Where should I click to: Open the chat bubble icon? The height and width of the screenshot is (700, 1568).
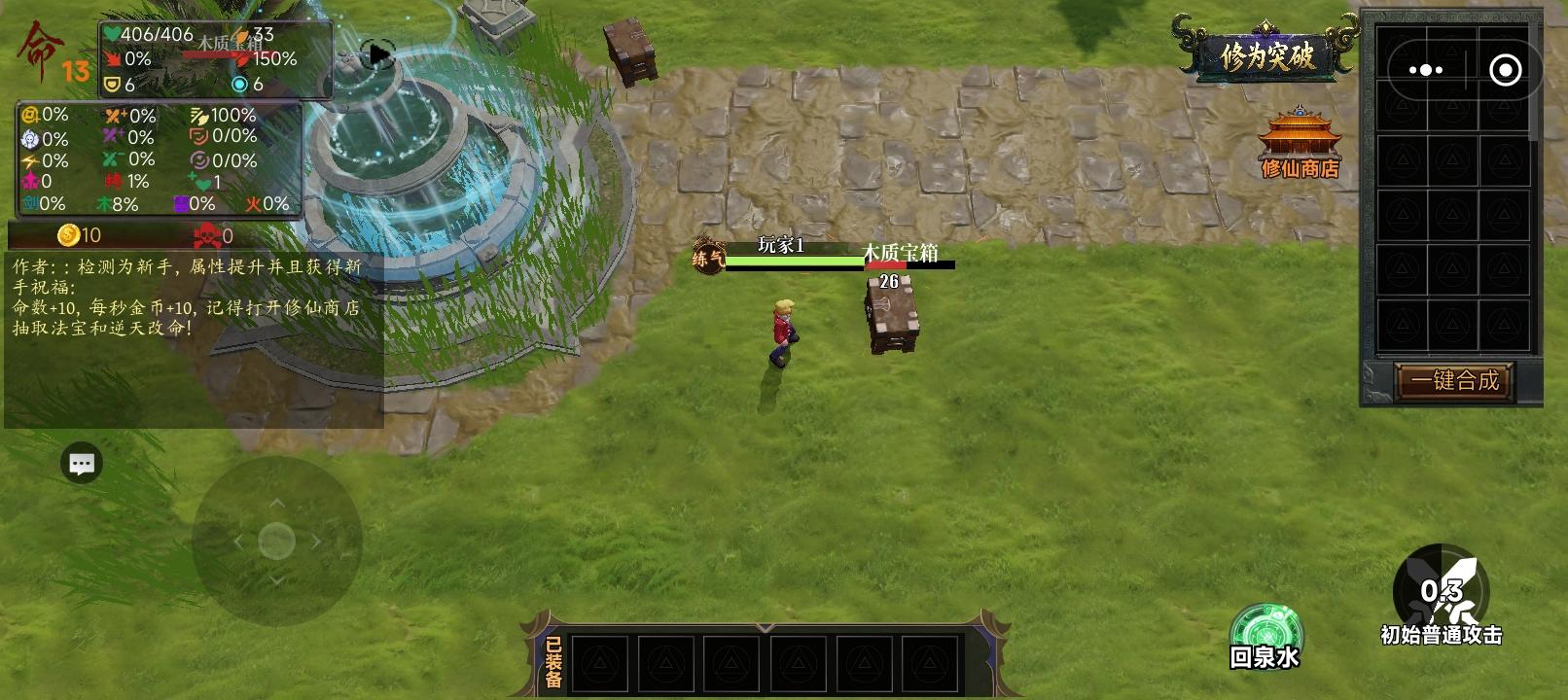click(82, 464)
